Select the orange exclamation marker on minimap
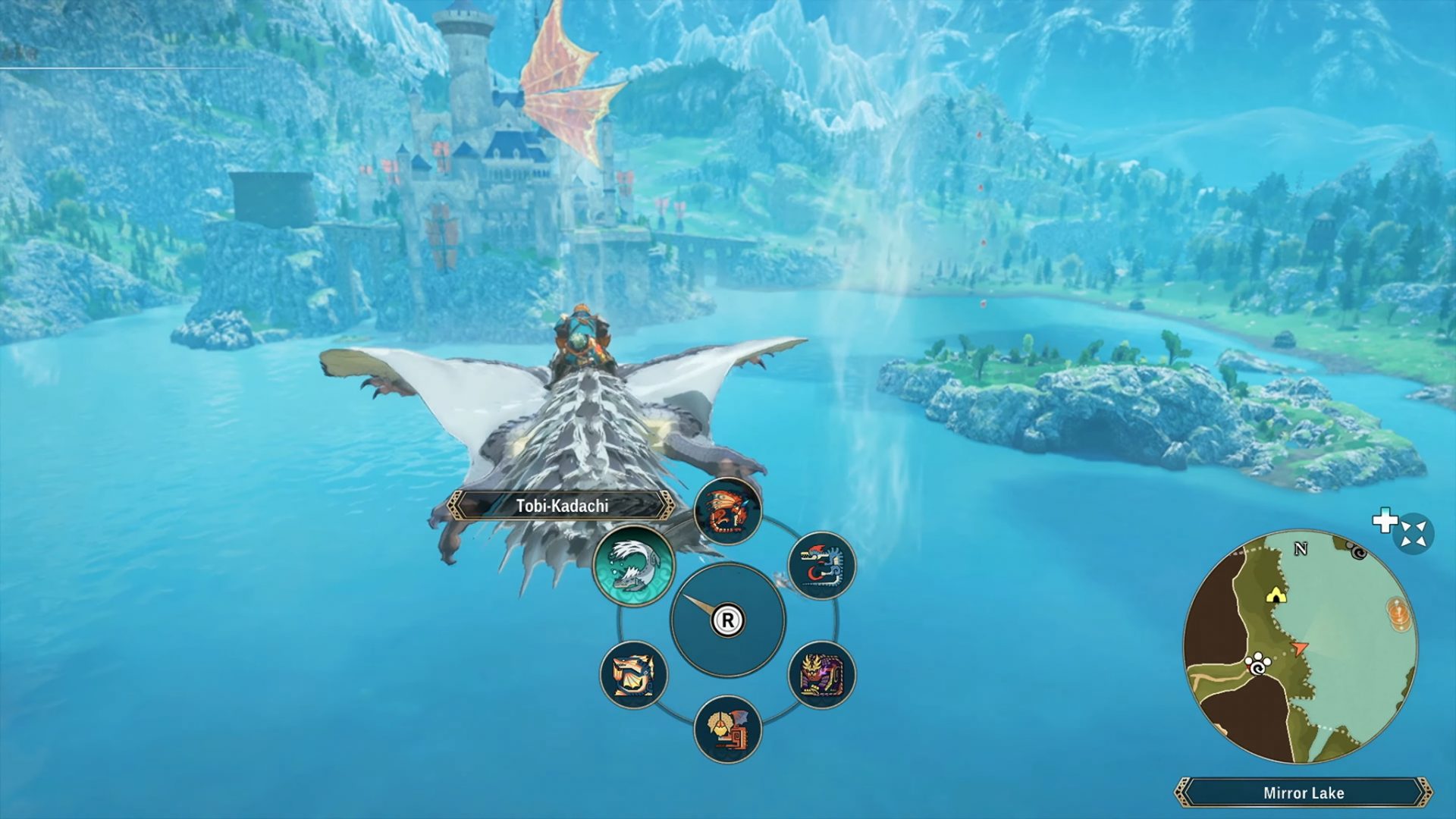The height and width of the screenshot is (819, 1456). coord(1399,612)
